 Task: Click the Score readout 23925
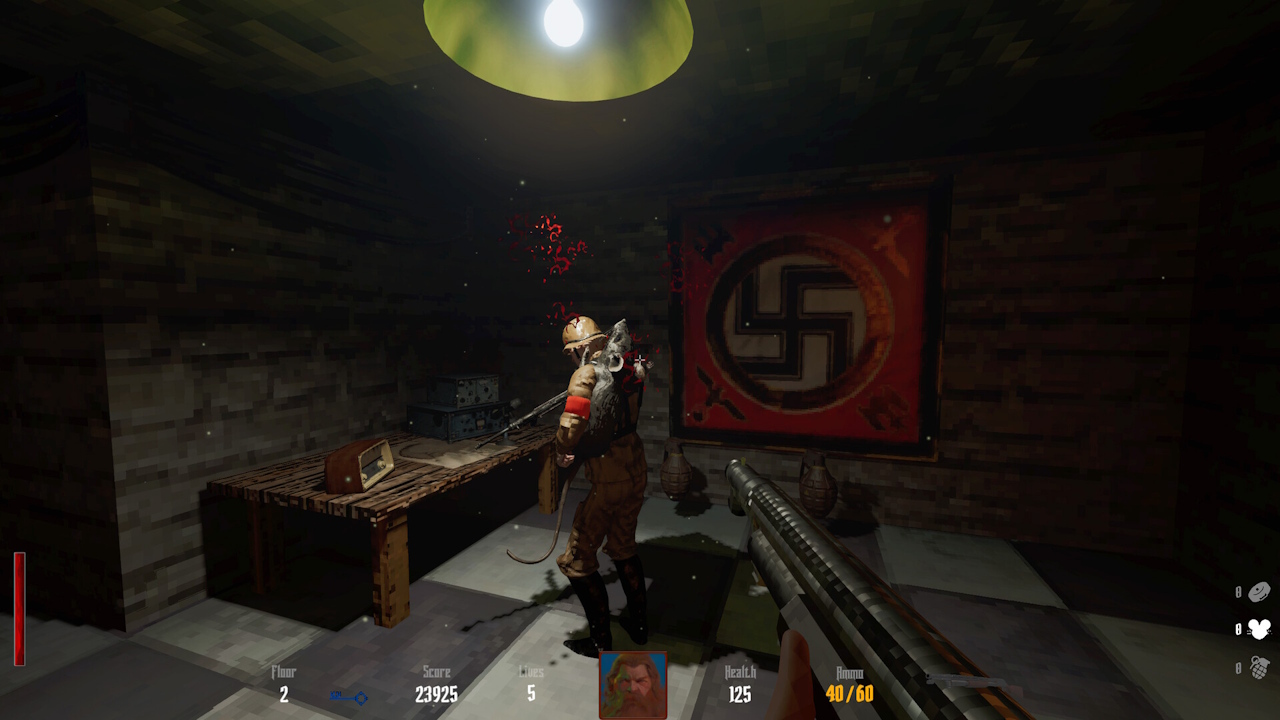[x=438, y=693]
